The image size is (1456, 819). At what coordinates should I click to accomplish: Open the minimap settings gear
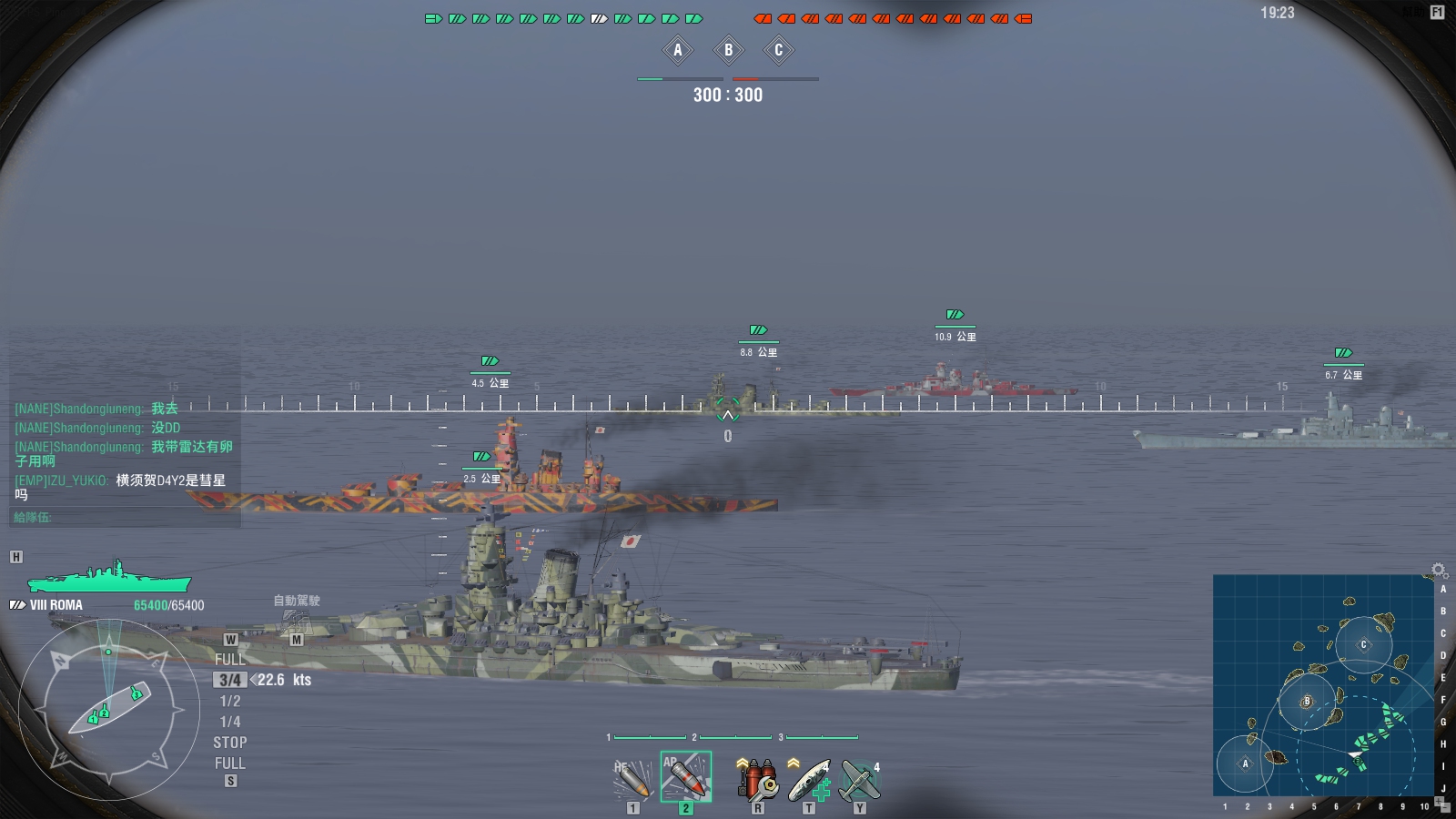tap(1438, 570)
